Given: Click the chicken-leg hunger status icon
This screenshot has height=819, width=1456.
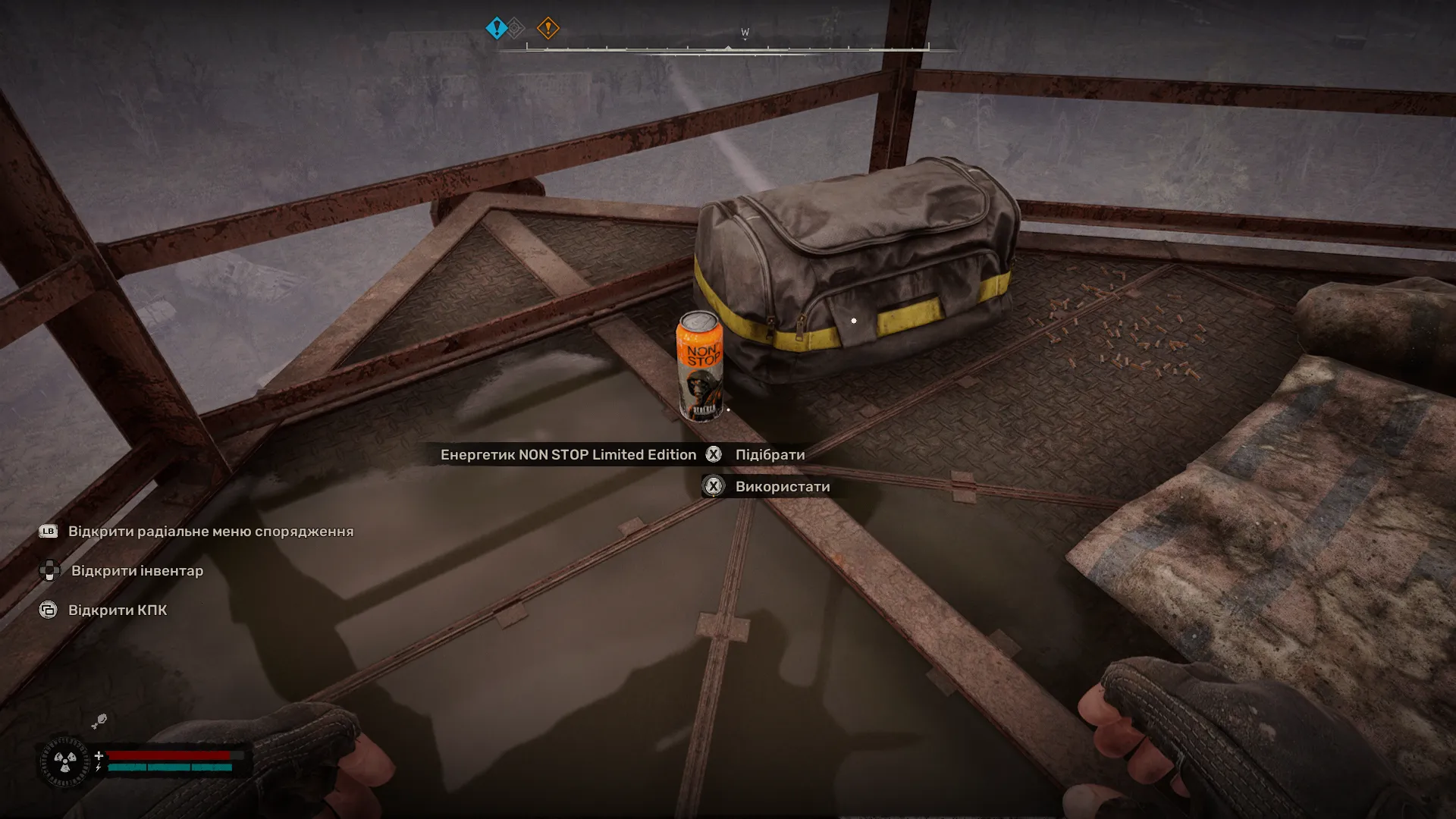Looking at the screenshot, I should pos(98,721).
